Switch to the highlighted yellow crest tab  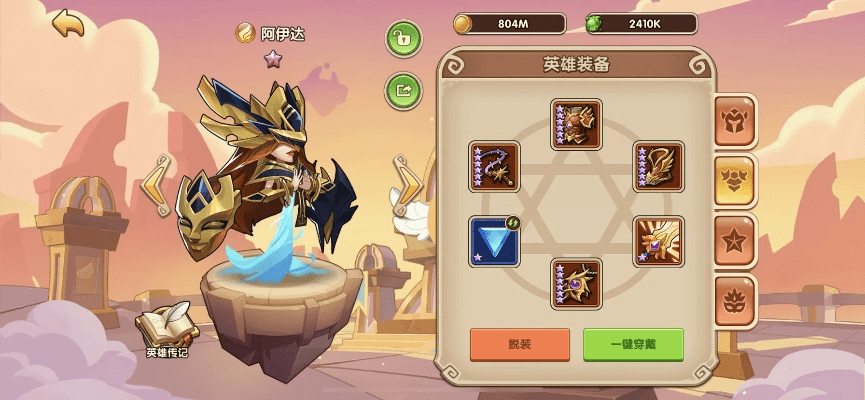735,181
